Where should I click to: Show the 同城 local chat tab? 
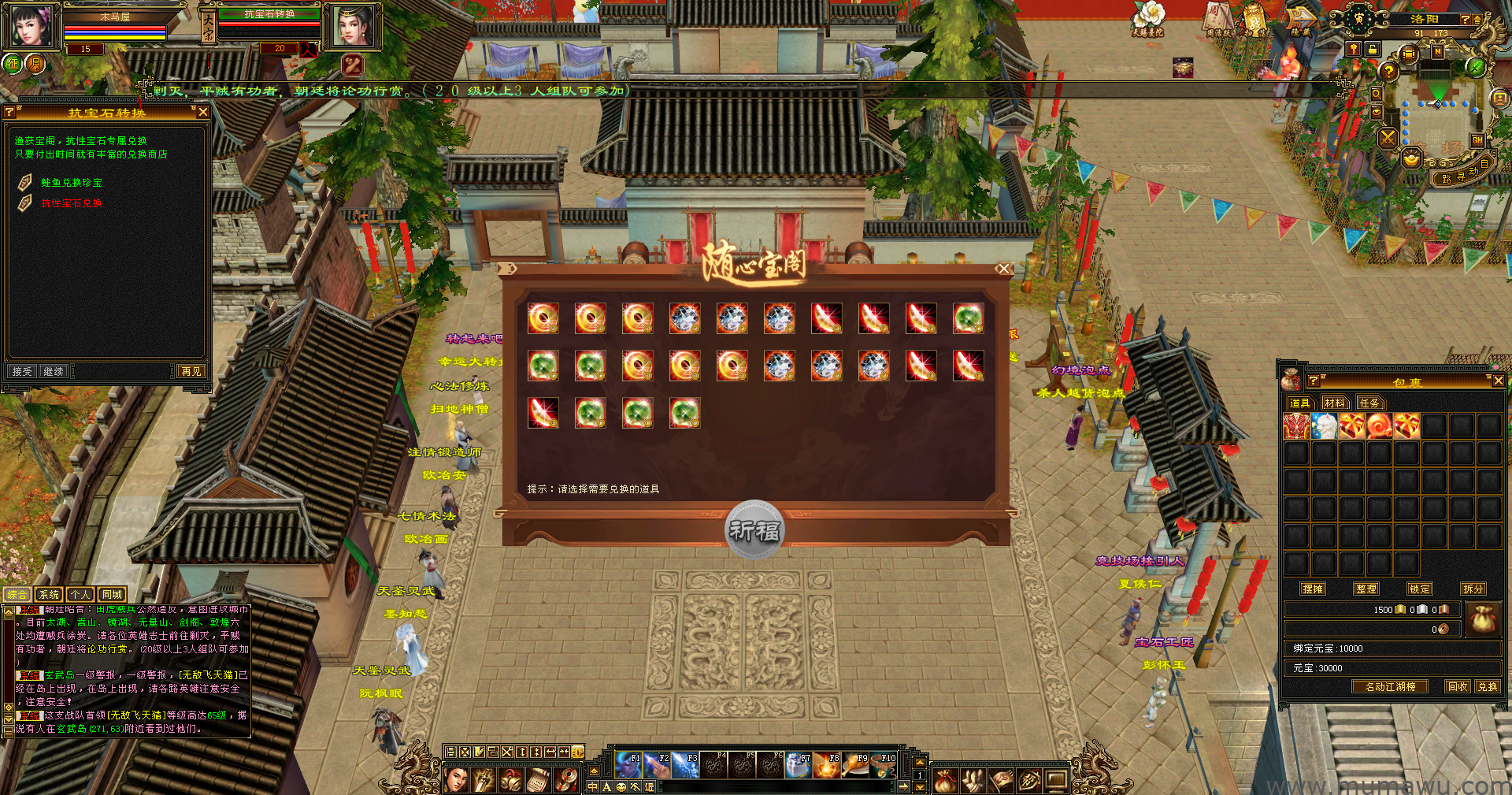click(x=112, y=594)
